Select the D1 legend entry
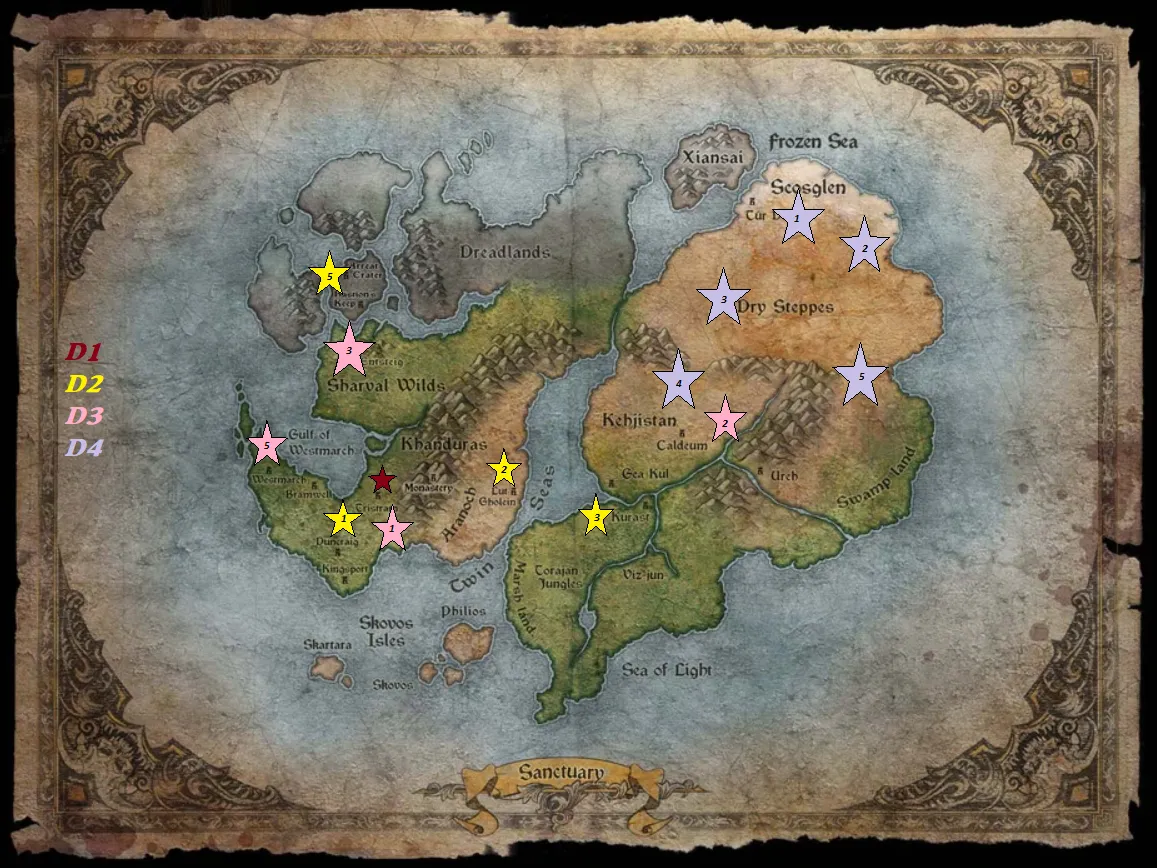This screenshot has height=868, width=1157. 84,352
